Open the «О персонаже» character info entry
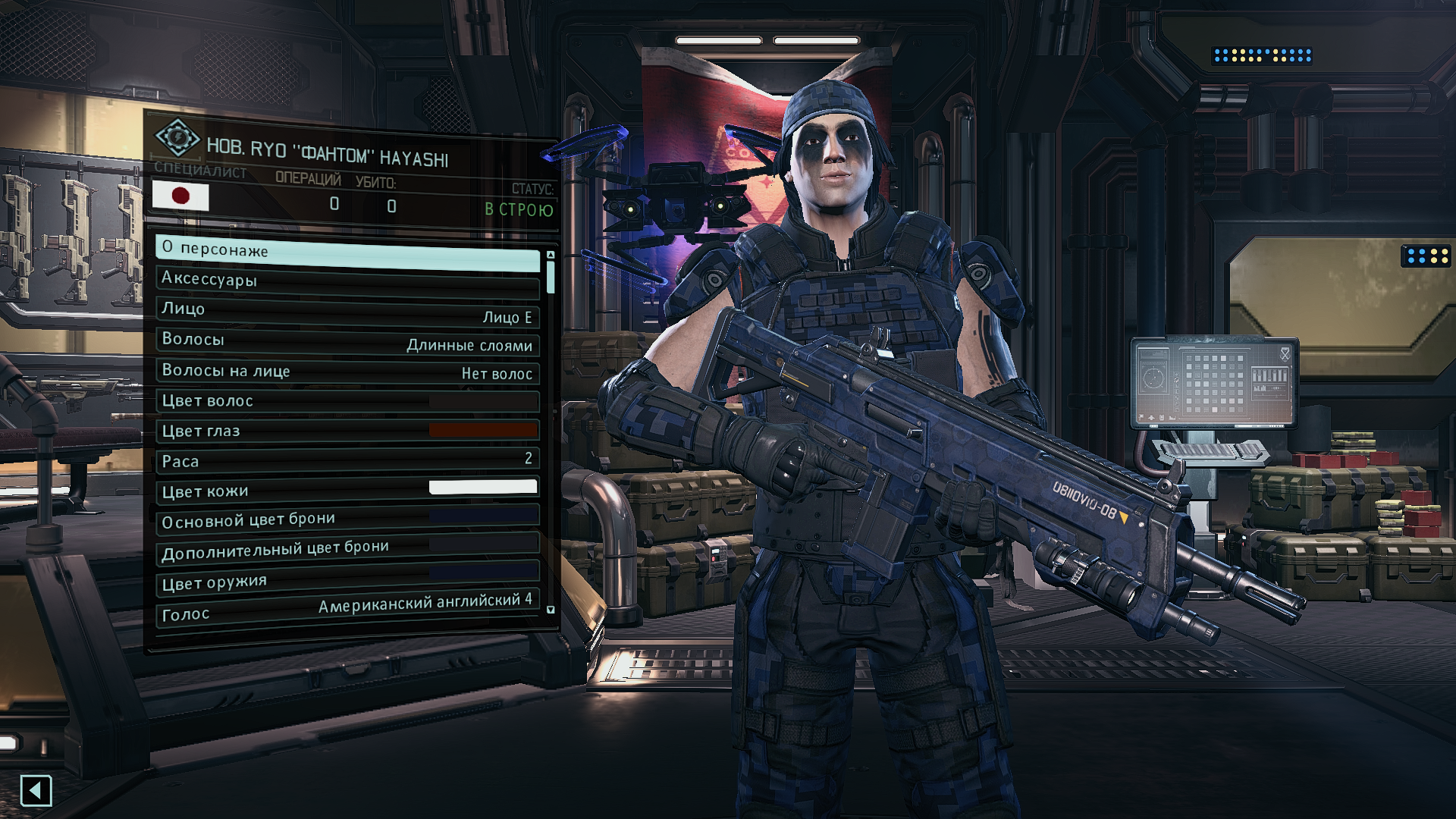The image size is (1456, 819). coord(347,252)
